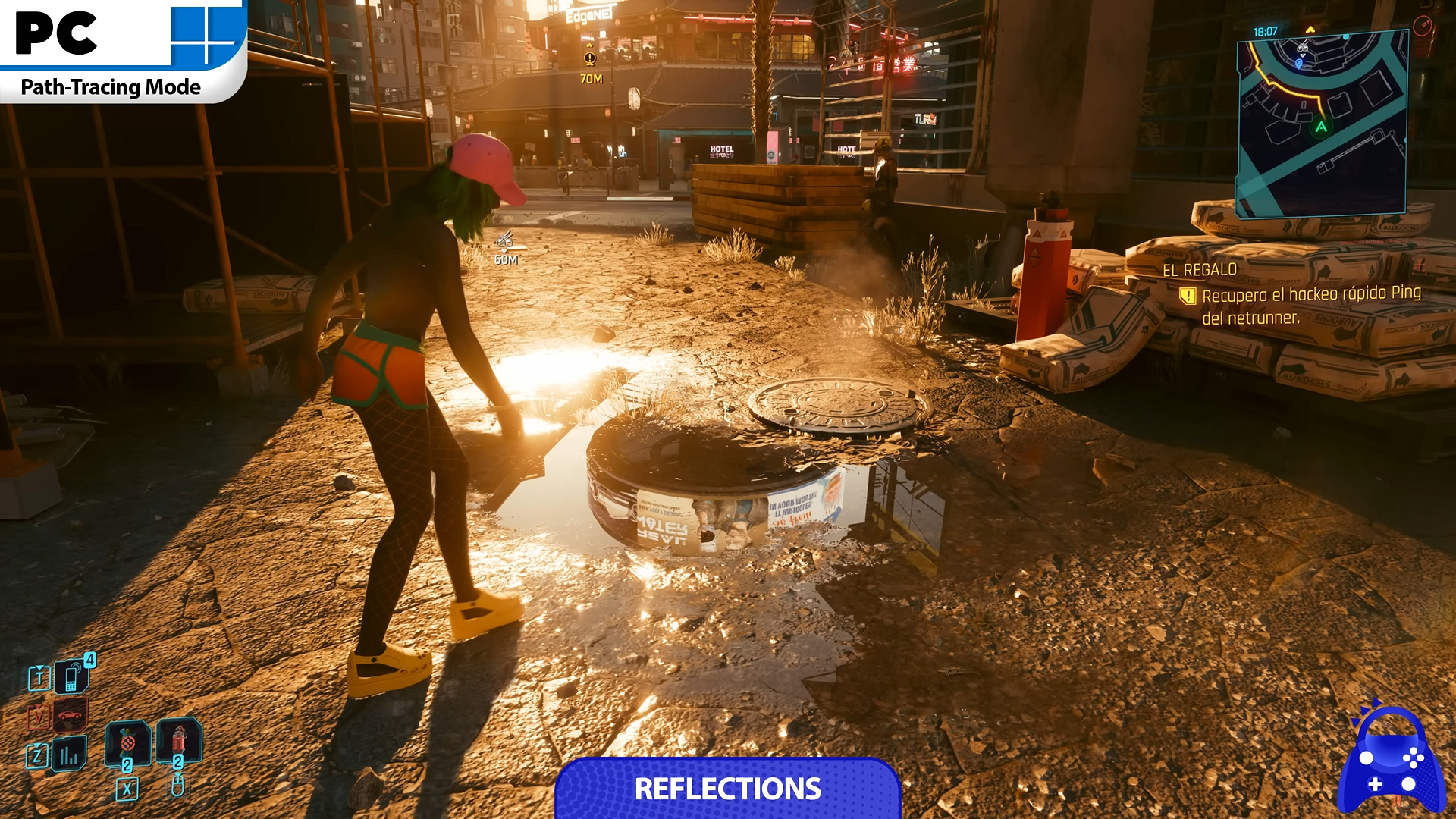Select the red car vehicle-call icon
Image resolution: width=1456 pixels, height=819 pixels.
click(x=70, y=714)
